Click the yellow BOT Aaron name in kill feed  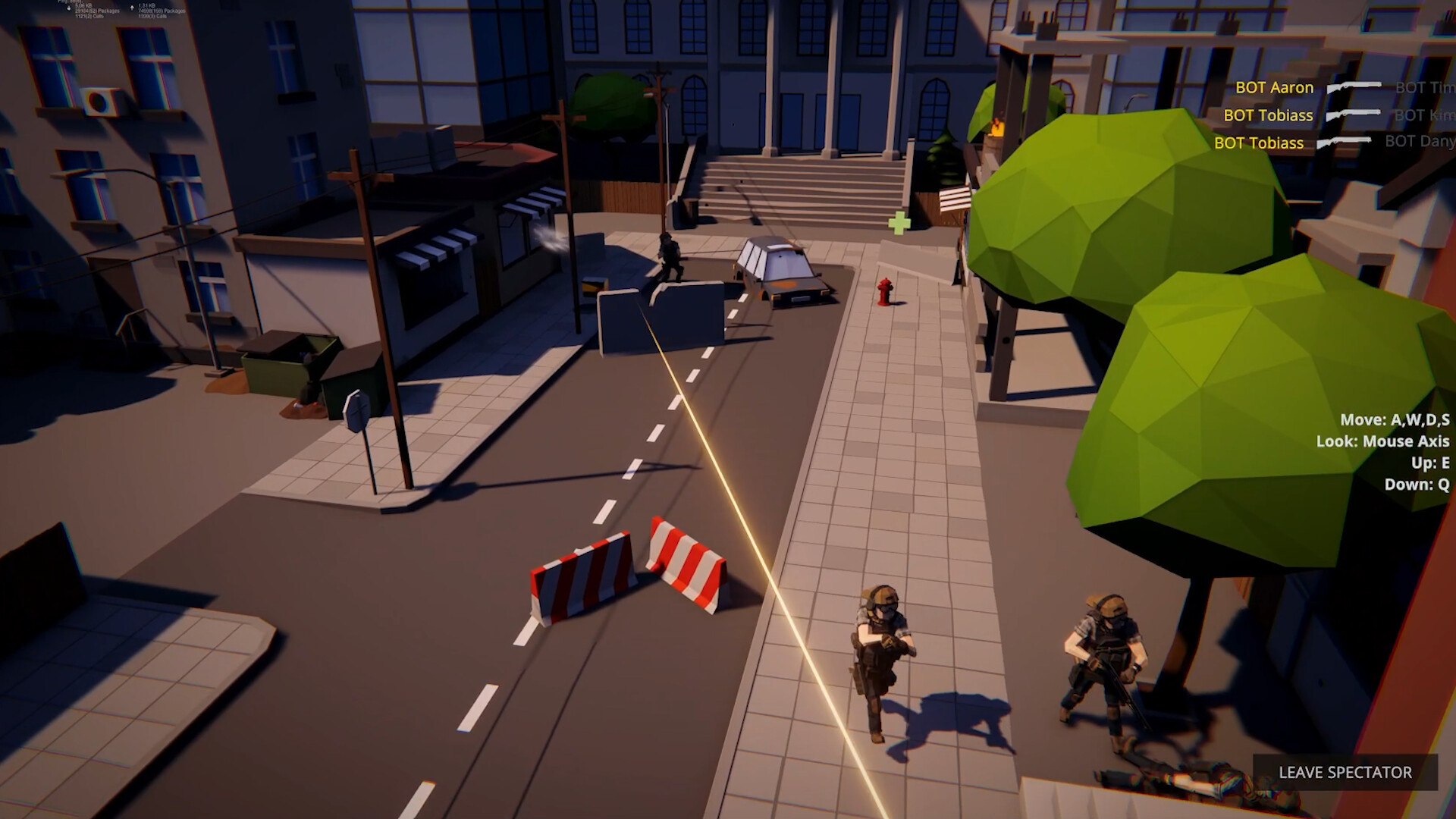click(1273, 87)
